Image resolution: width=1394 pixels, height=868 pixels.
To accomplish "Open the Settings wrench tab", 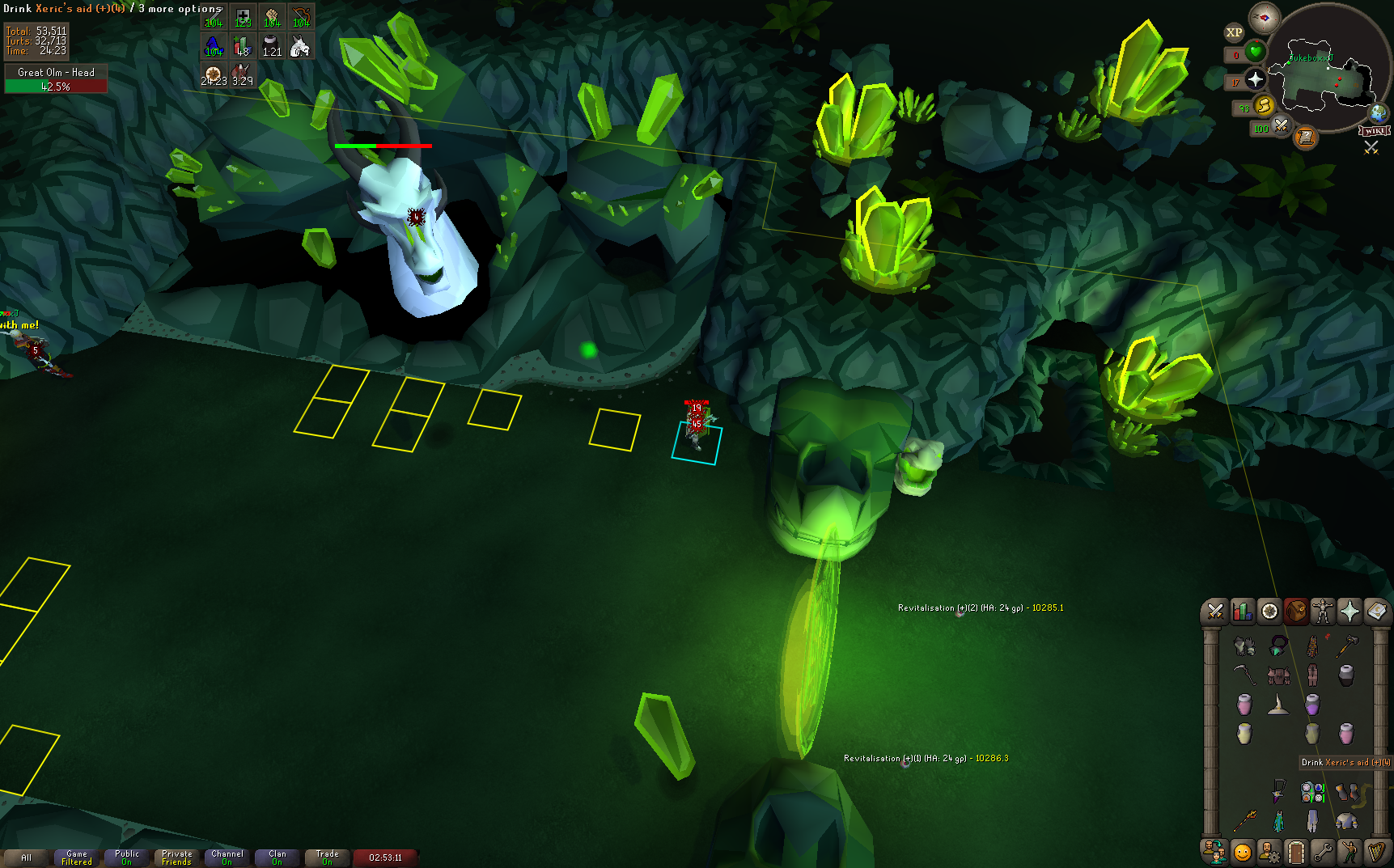I will pos(1322,852).
